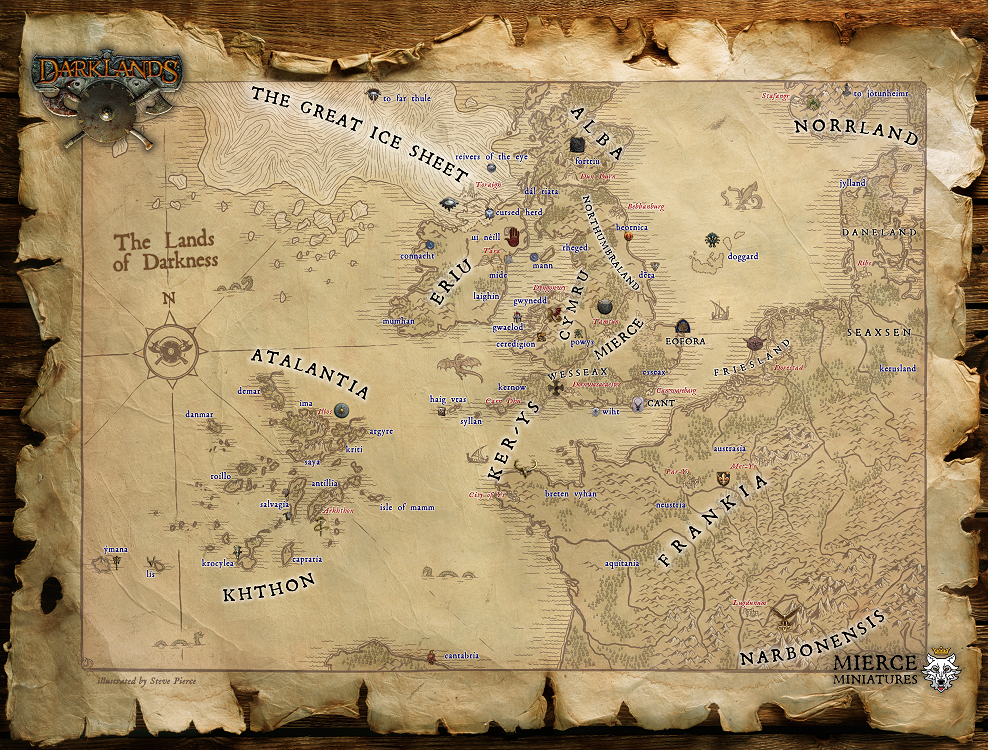The width and height of the screenshot is (988, 750).
Task: Open the stag shield marker beside Cant
Action: 637,403
